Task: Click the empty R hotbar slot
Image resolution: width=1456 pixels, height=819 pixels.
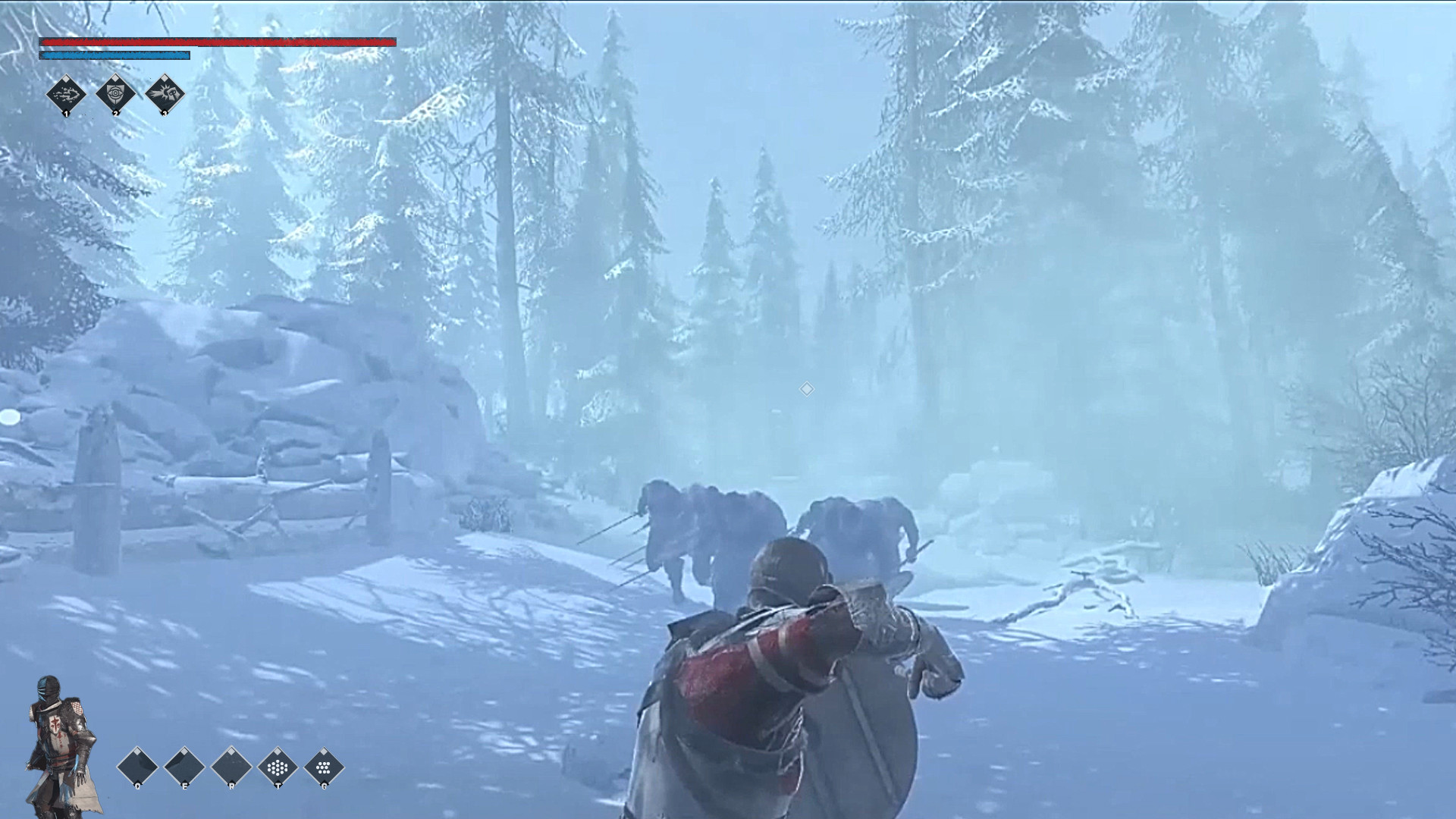Action: pos(231,766)
